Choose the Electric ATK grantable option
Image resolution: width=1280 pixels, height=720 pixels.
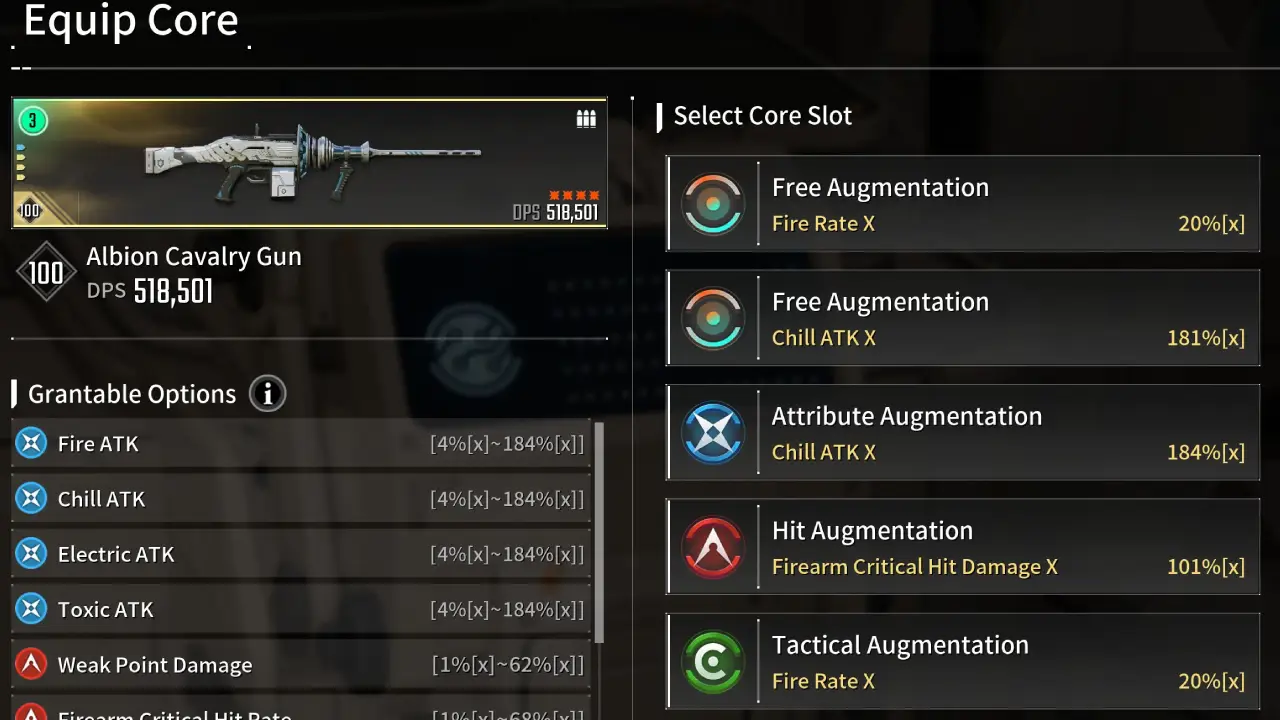[116, 554]
